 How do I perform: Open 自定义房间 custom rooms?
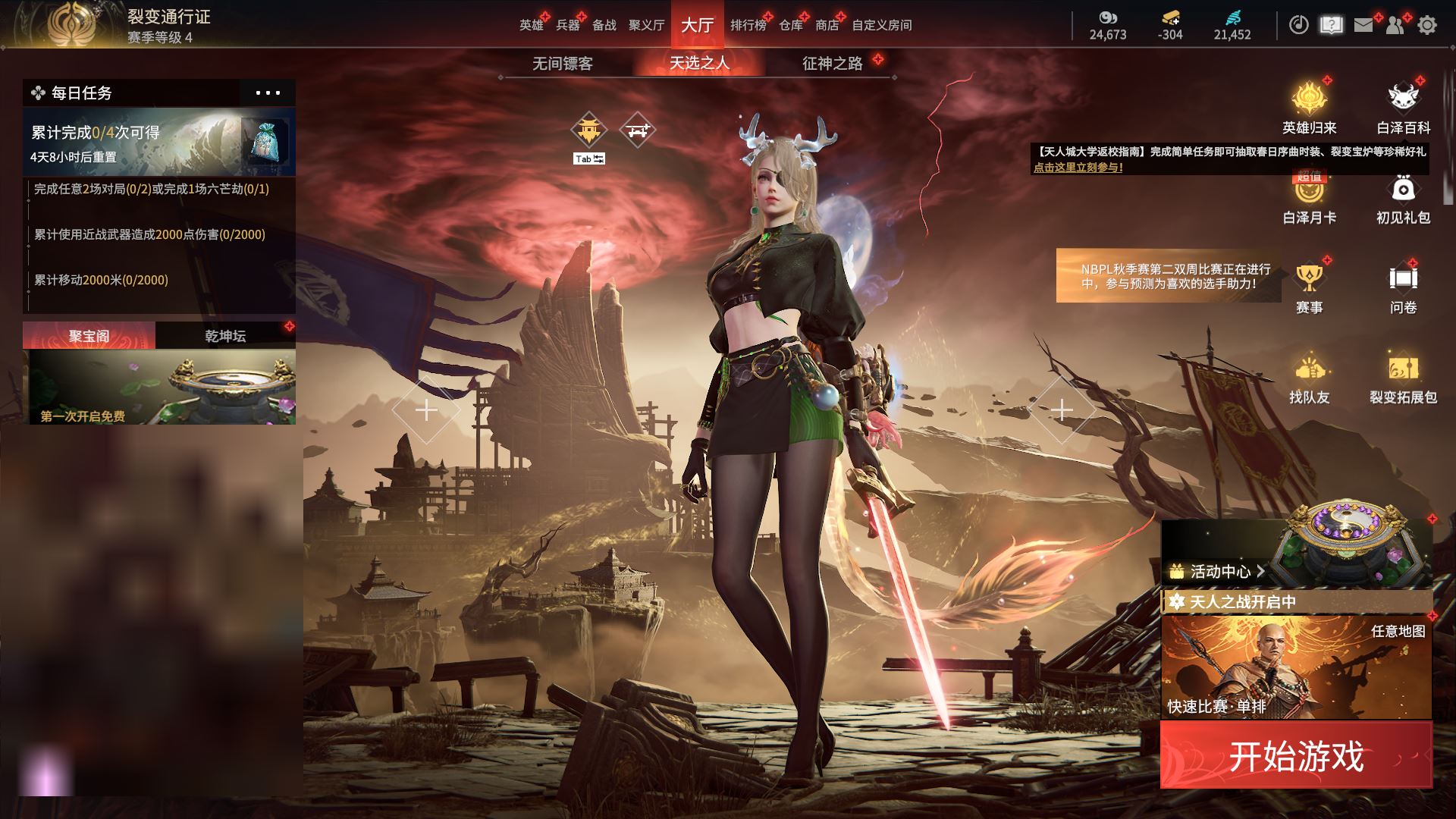[881, 25]
